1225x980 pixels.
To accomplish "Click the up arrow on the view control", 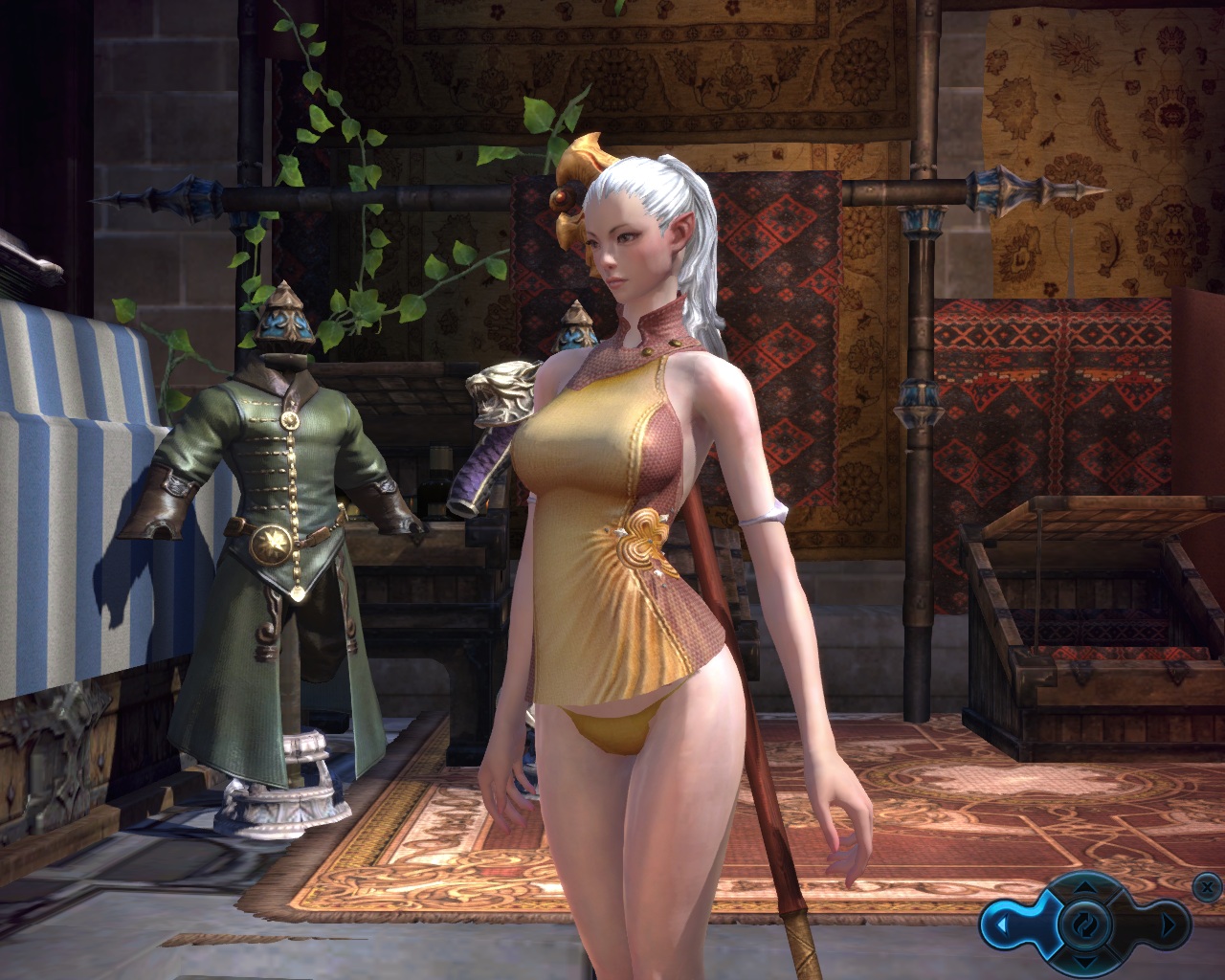I will click(1084, 887).
